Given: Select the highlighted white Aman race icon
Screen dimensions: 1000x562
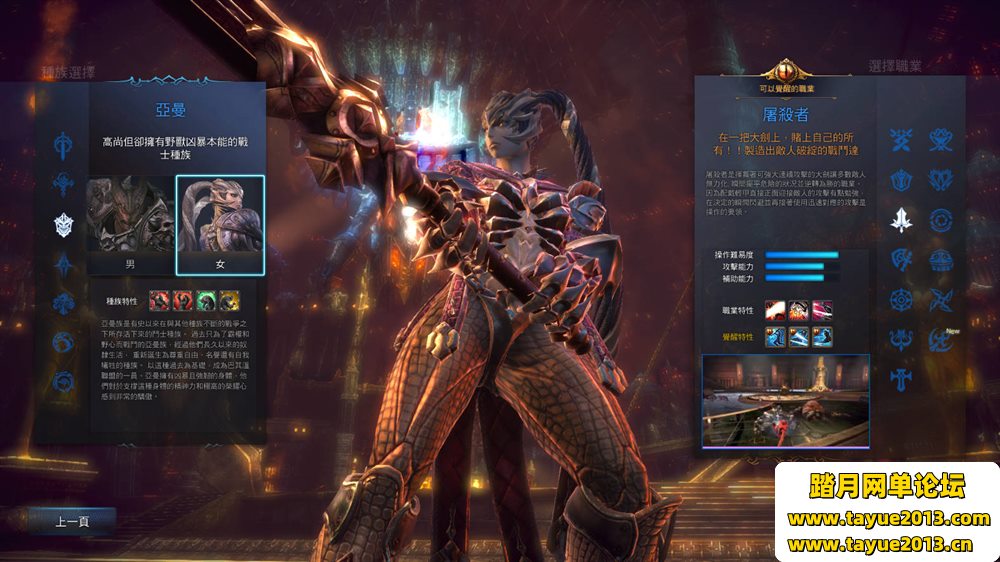Looking at the screenshot, I should coord(65,224).
